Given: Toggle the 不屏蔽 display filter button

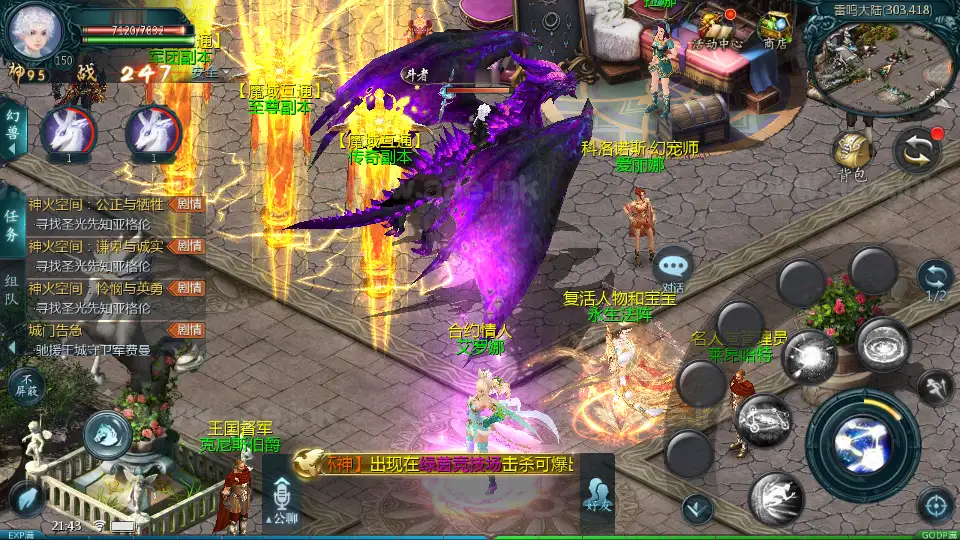Looking at the screenshot, I should point(27,386).
